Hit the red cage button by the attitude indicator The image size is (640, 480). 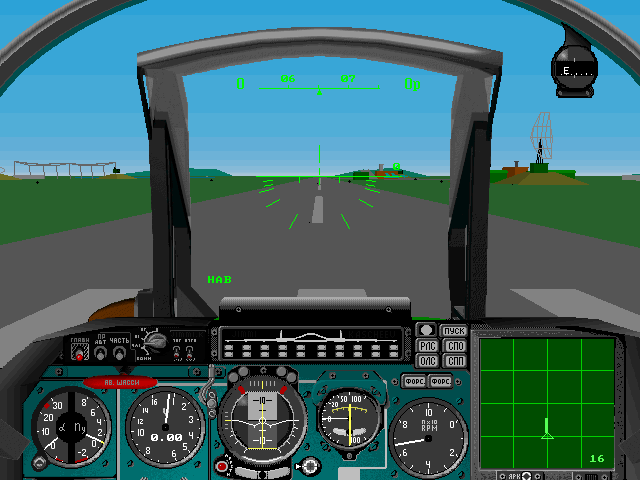point(222,465)
